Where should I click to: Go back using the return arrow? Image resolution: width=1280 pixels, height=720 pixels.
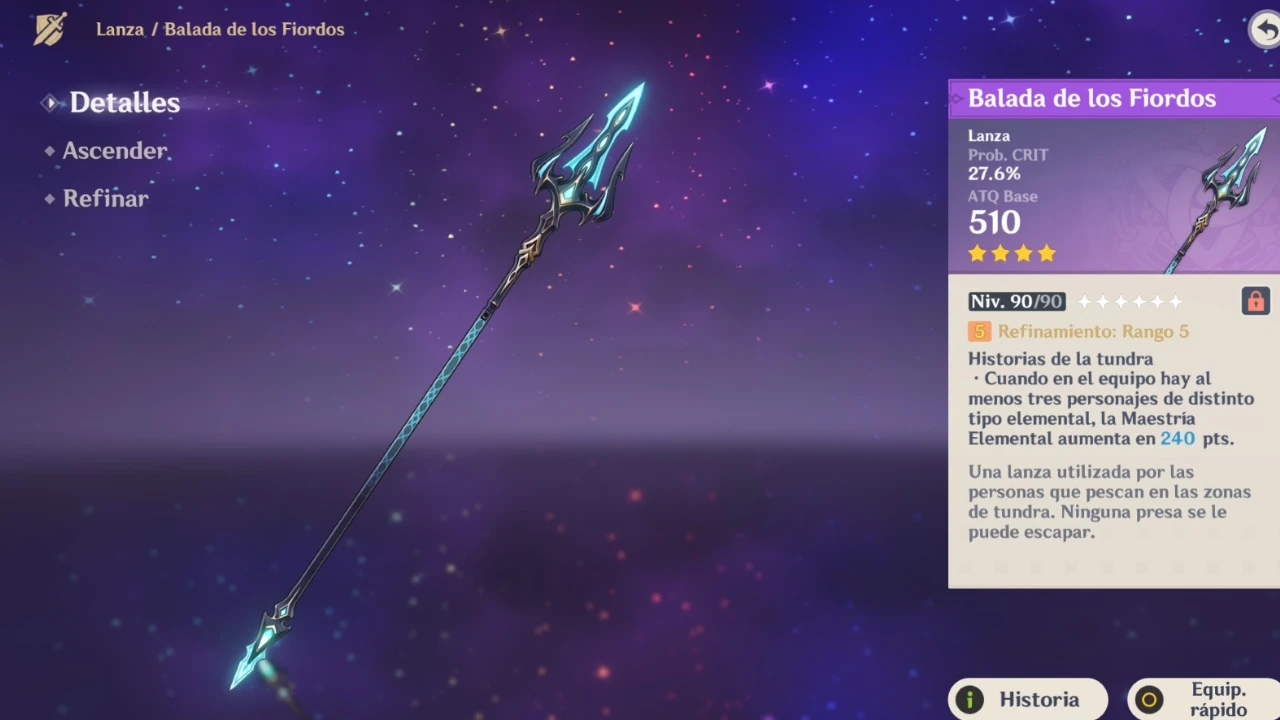(1265, 29)
